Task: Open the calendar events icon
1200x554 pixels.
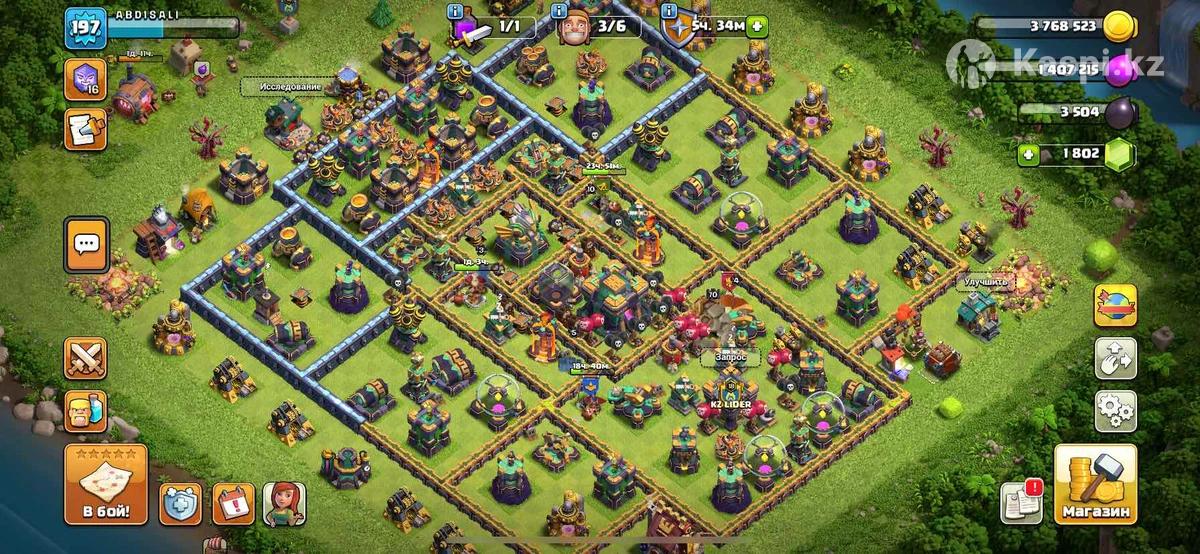Action: point(232,504)
